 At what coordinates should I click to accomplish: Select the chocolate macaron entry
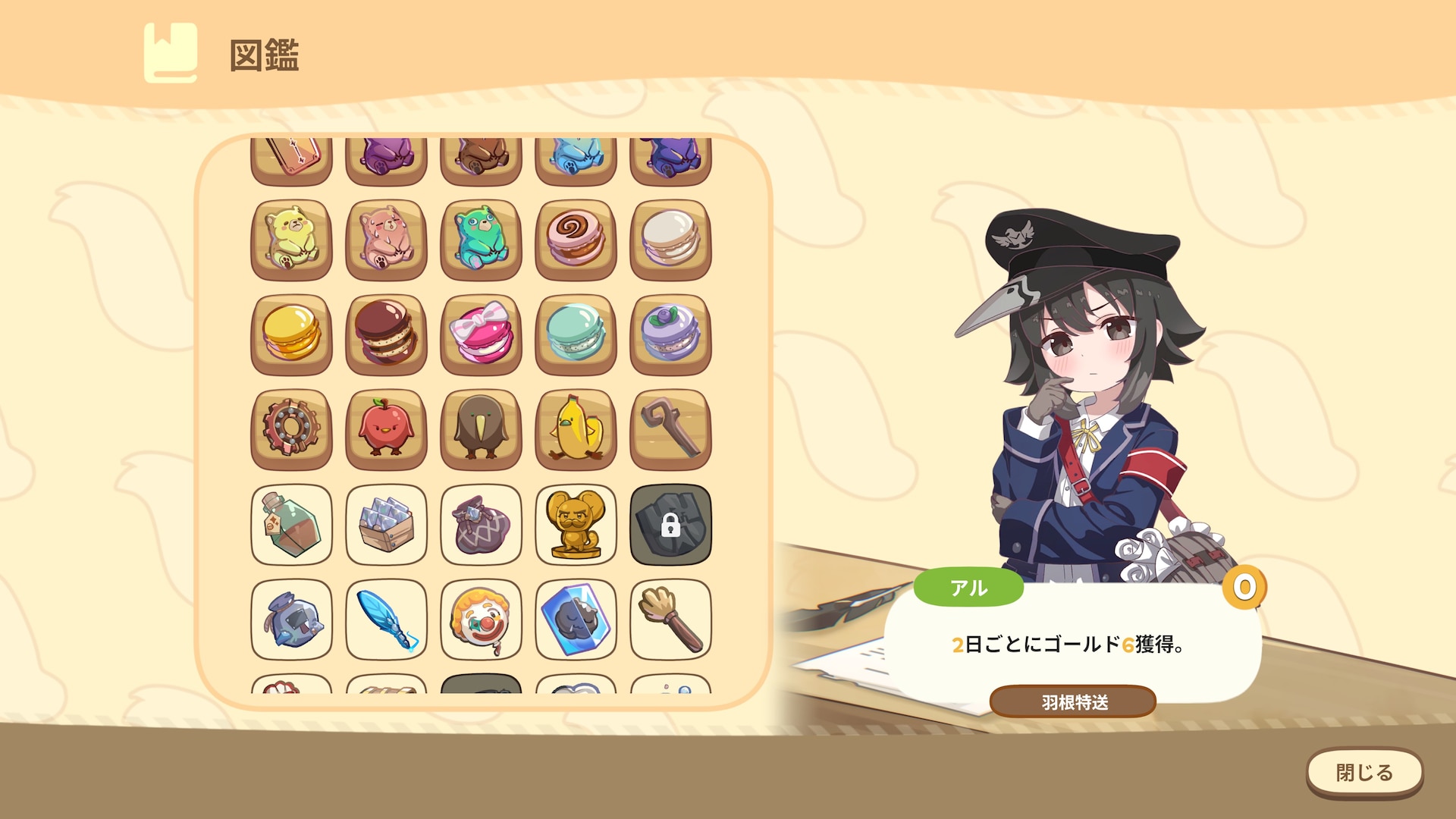point(386,334)
